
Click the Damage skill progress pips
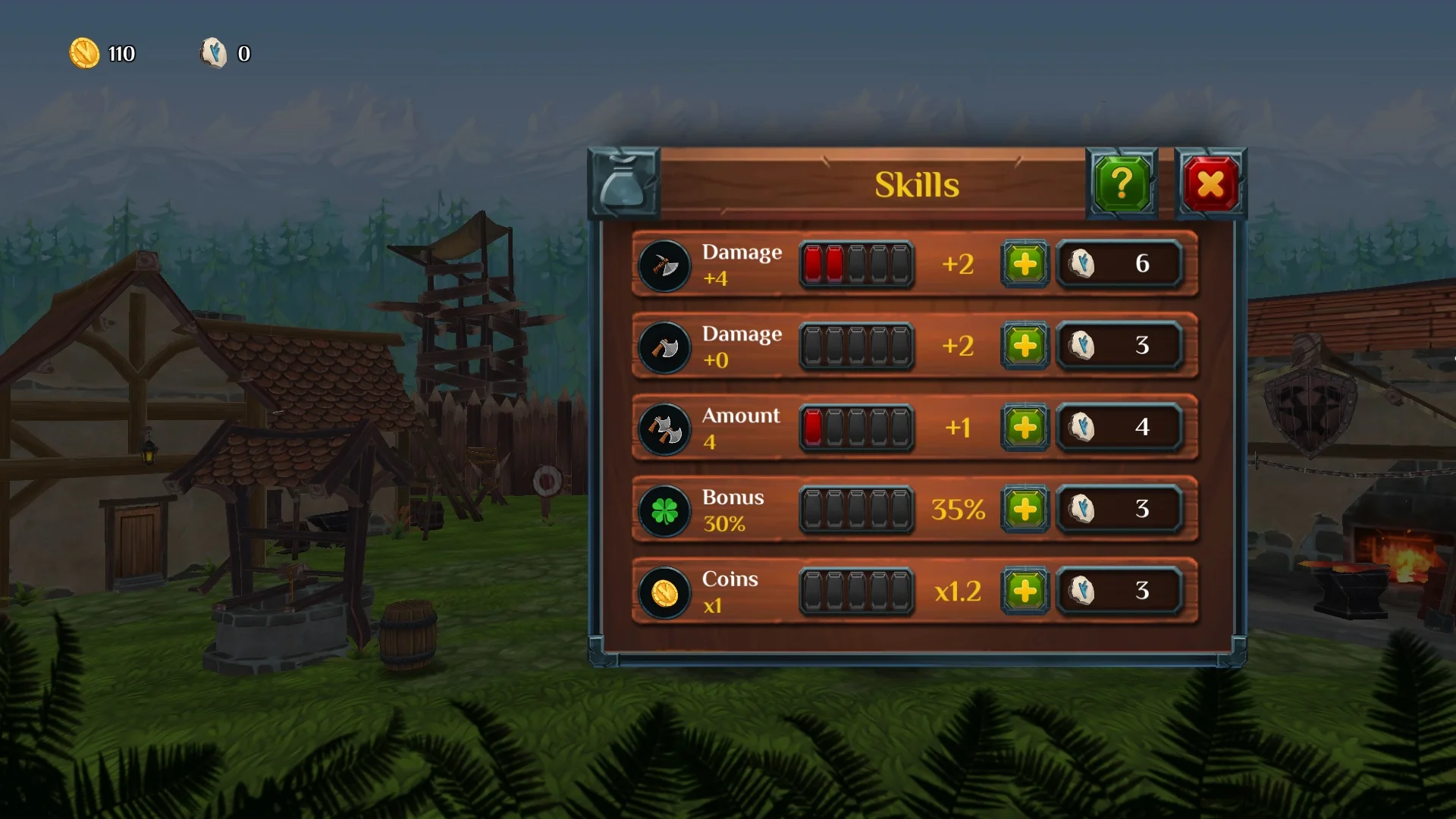pyautogui.click(x=856, y=265)
